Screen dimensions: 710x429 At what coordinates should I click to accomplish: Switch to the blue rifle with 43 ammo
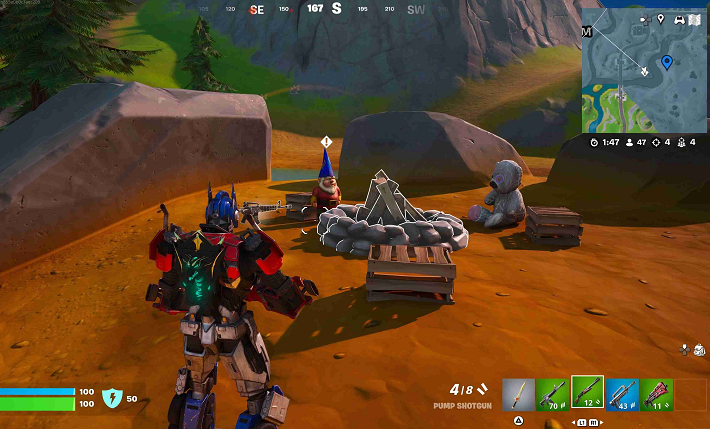click(x=622, y=393)
